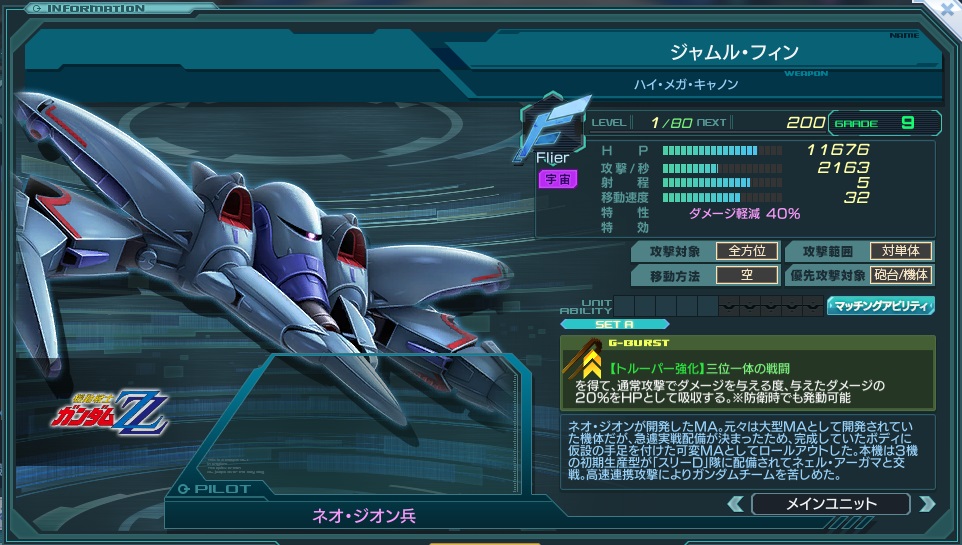Select the メインユニット button
The width and height of the screenshot is (962, 545).
click(830, 504)
